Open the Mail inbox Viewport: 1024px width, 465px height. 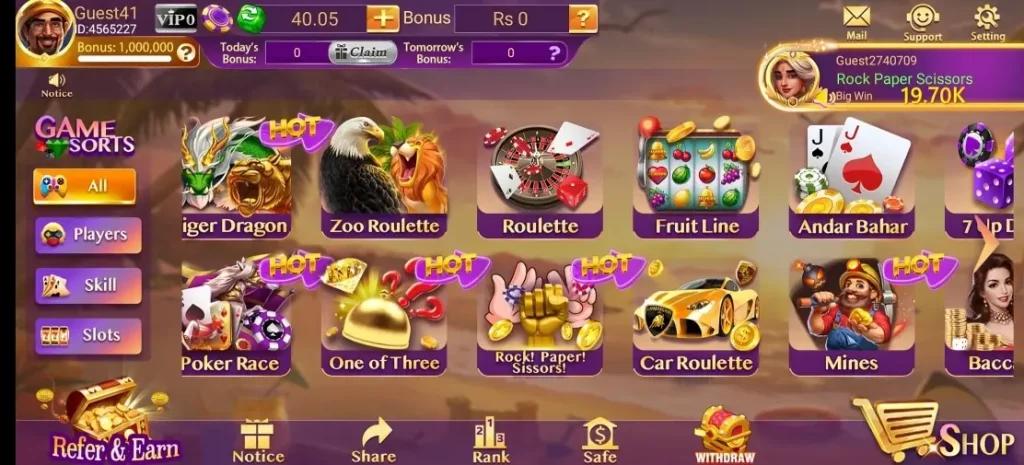click(856, 21)
